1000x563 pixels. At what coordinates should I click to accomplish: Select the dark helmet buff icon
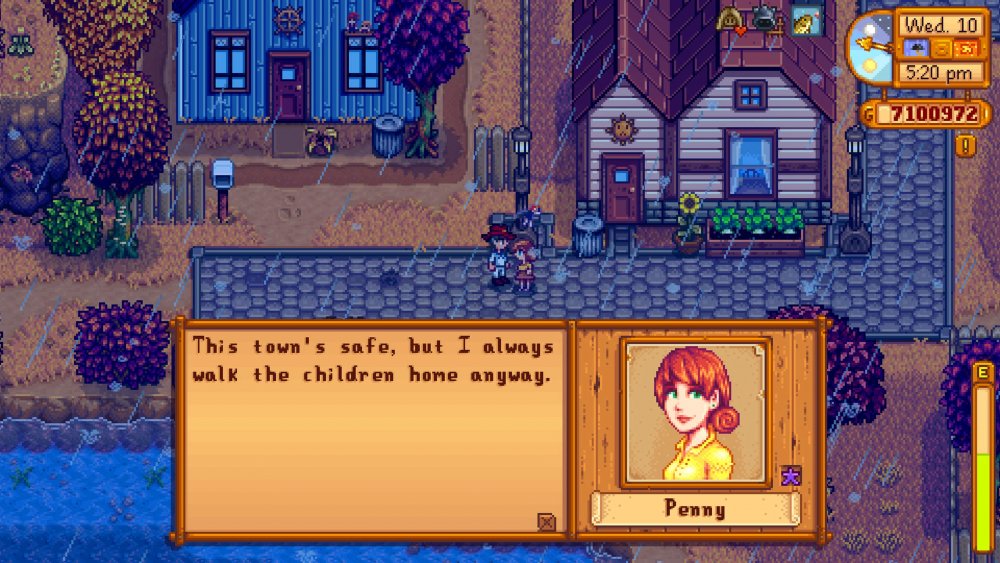[765, 19]
